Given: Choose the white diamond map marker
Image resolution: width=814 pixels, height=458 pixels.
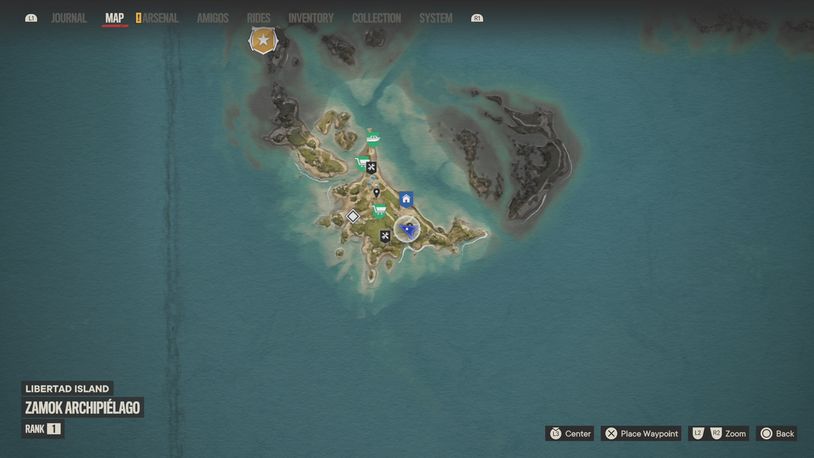Looking at the screenshot, I should (x=353, y=216).
